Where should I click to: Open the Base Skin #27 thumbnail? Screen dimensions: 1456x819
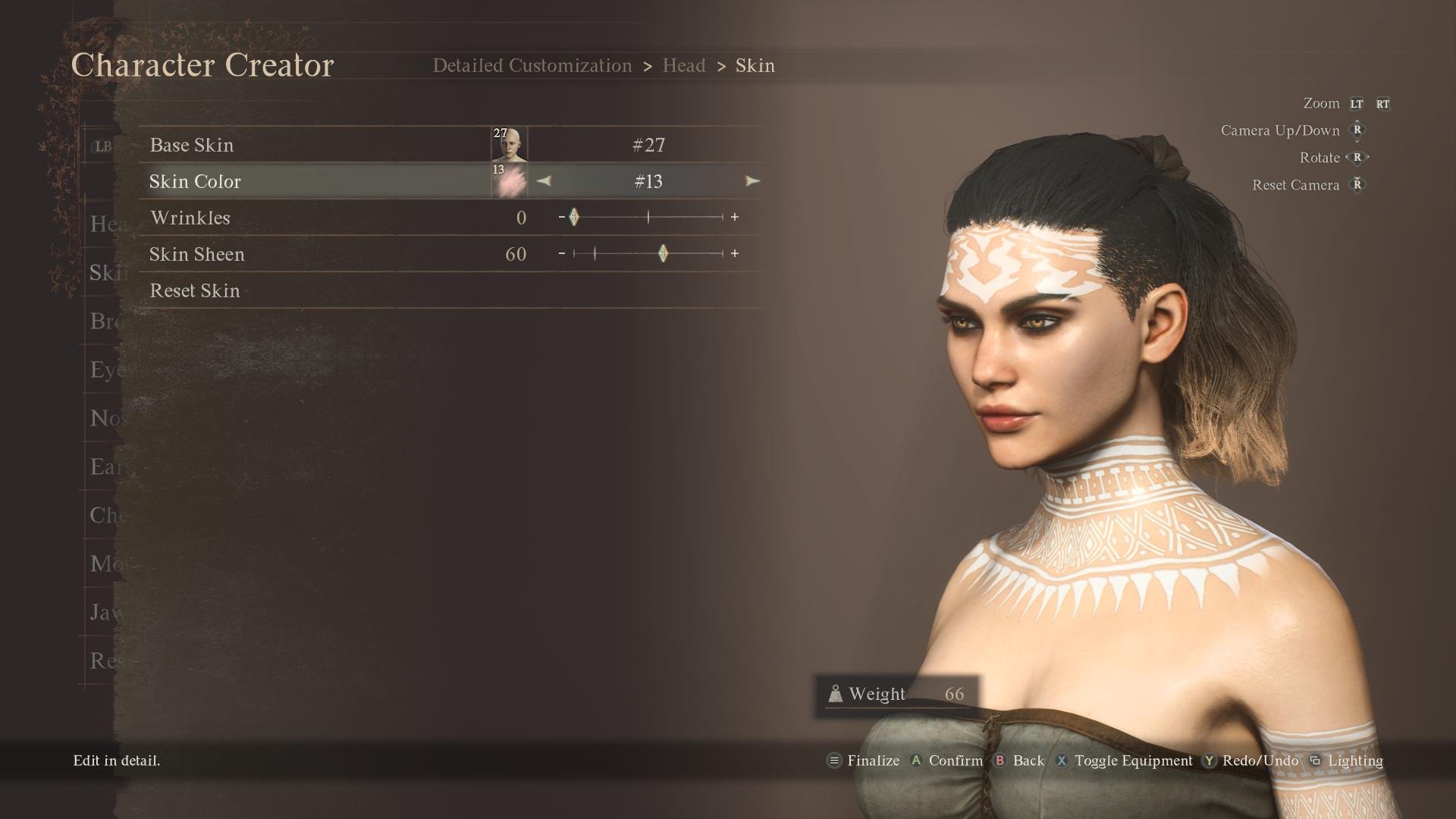(x=509, y=145)
